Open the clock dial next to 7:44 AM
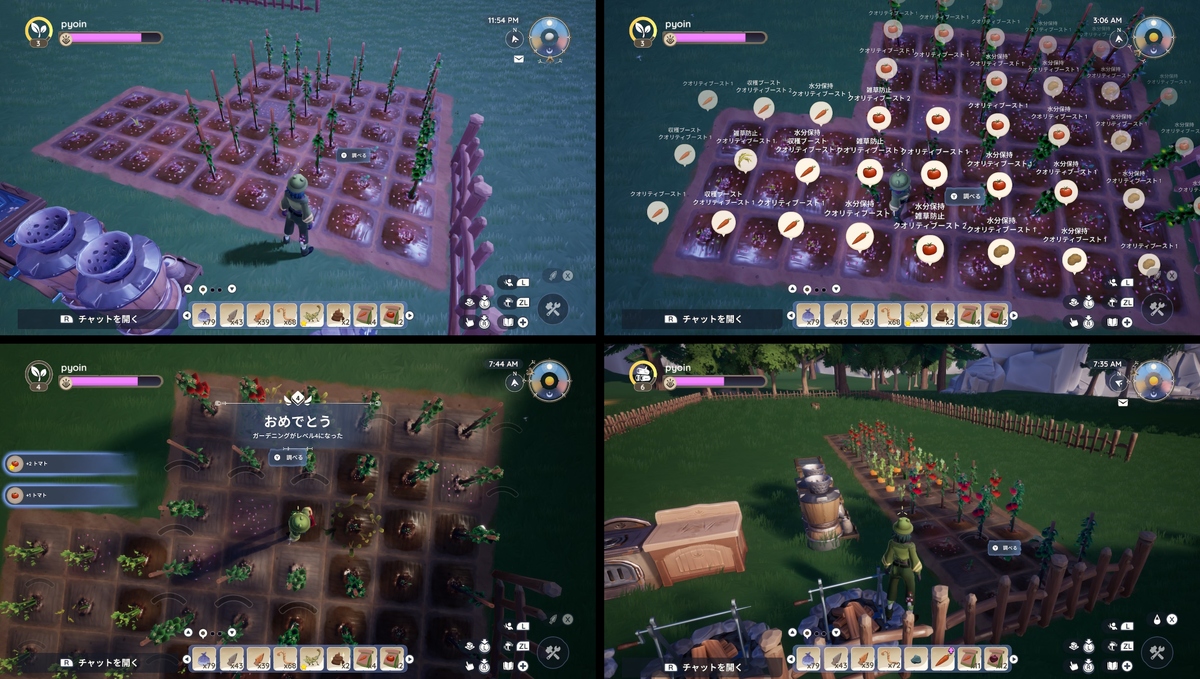 pos(548,380)
